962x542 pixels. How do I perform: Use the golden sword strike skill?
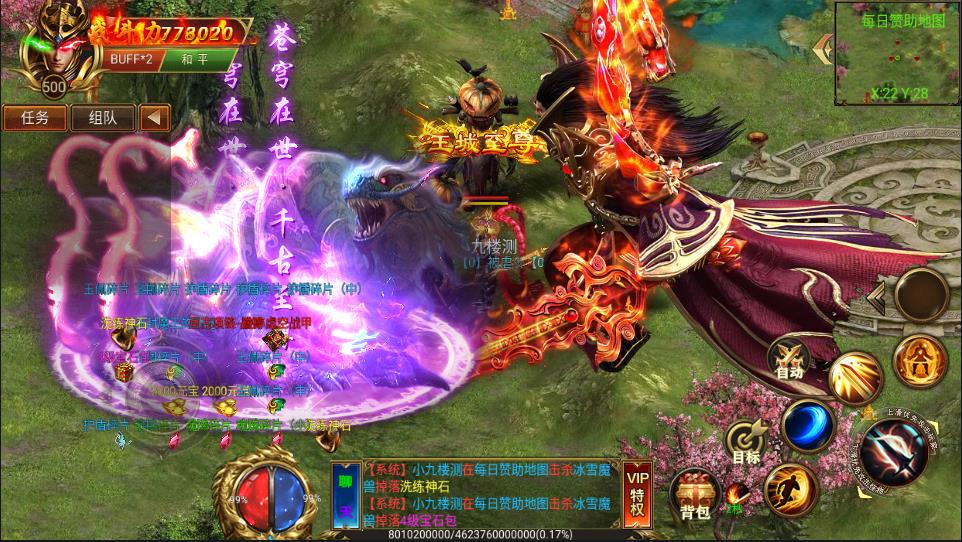855,378
